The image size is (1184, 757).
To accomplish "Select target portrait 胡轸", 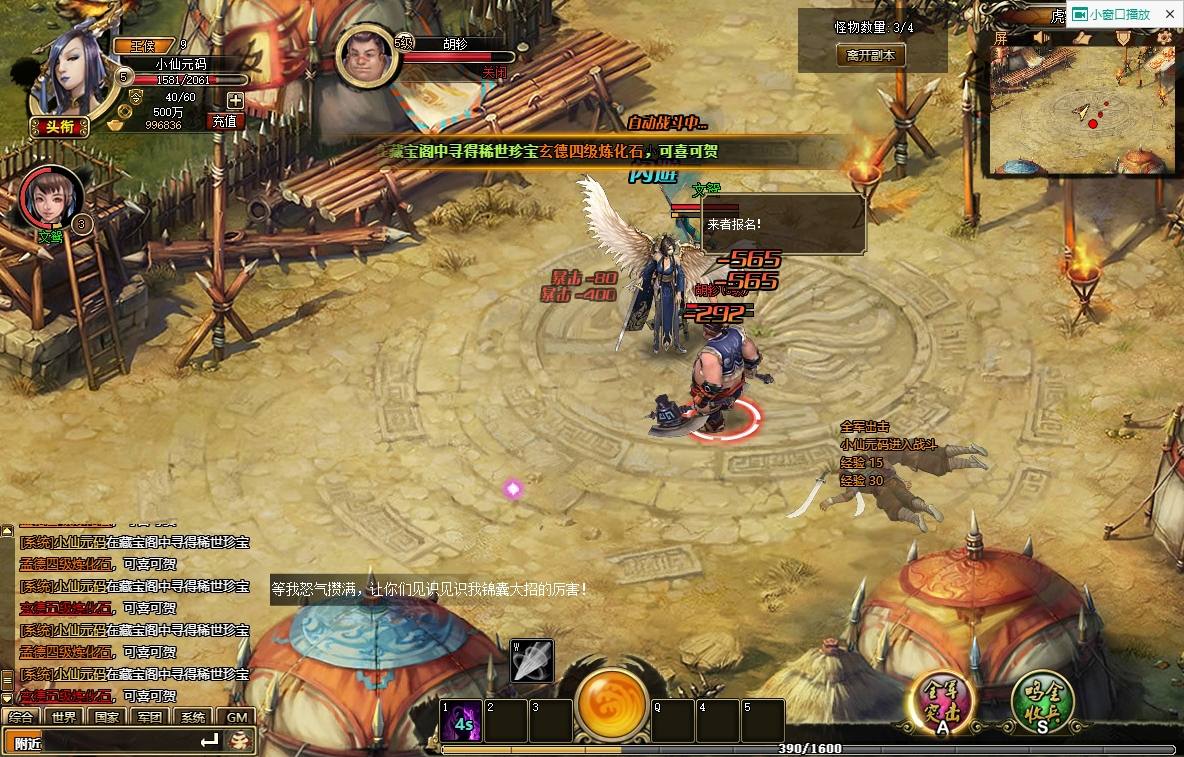I will pyautogui.click(x=367, y=56).
